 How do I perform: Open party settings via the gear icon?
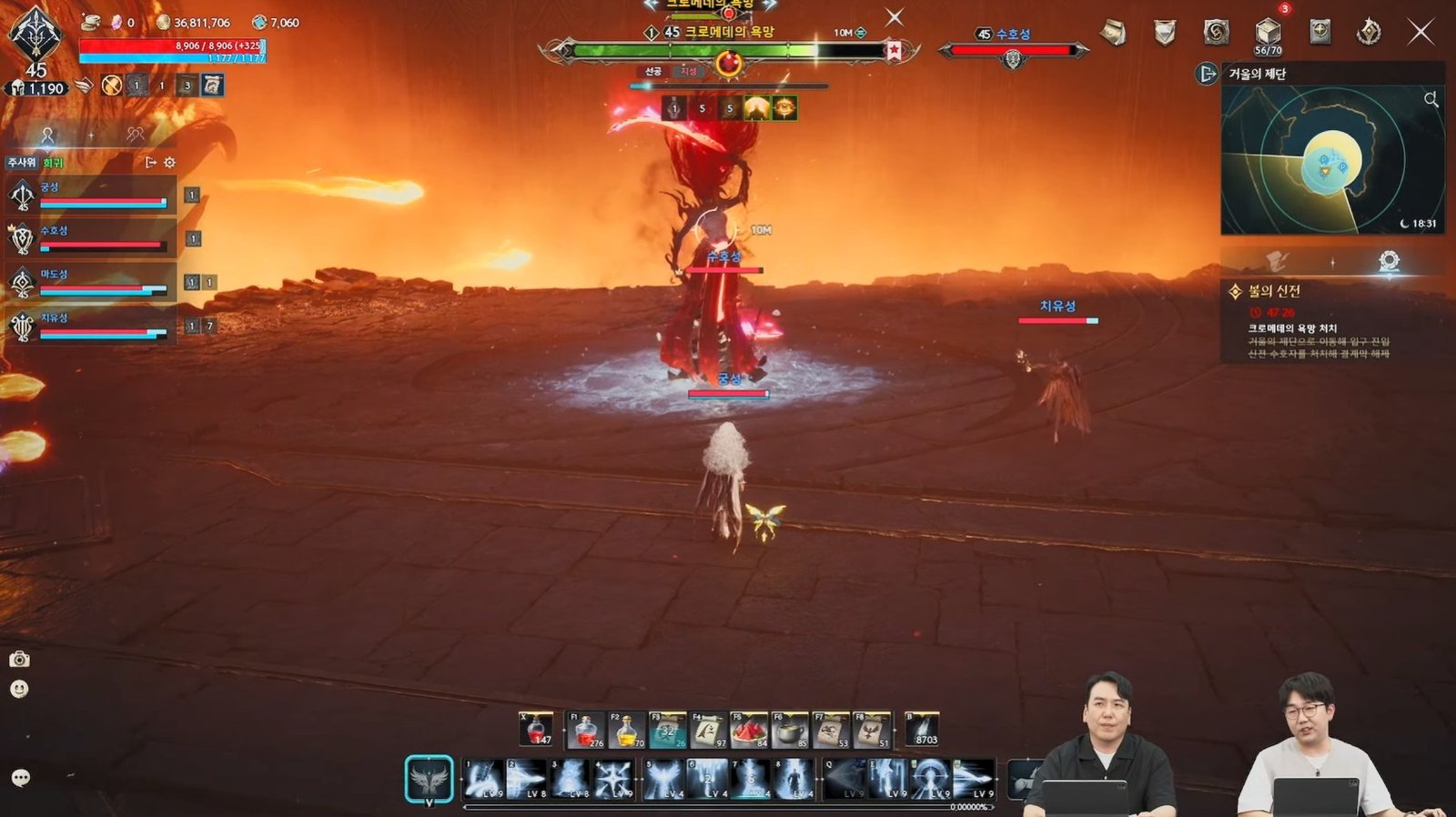[169, 164]
